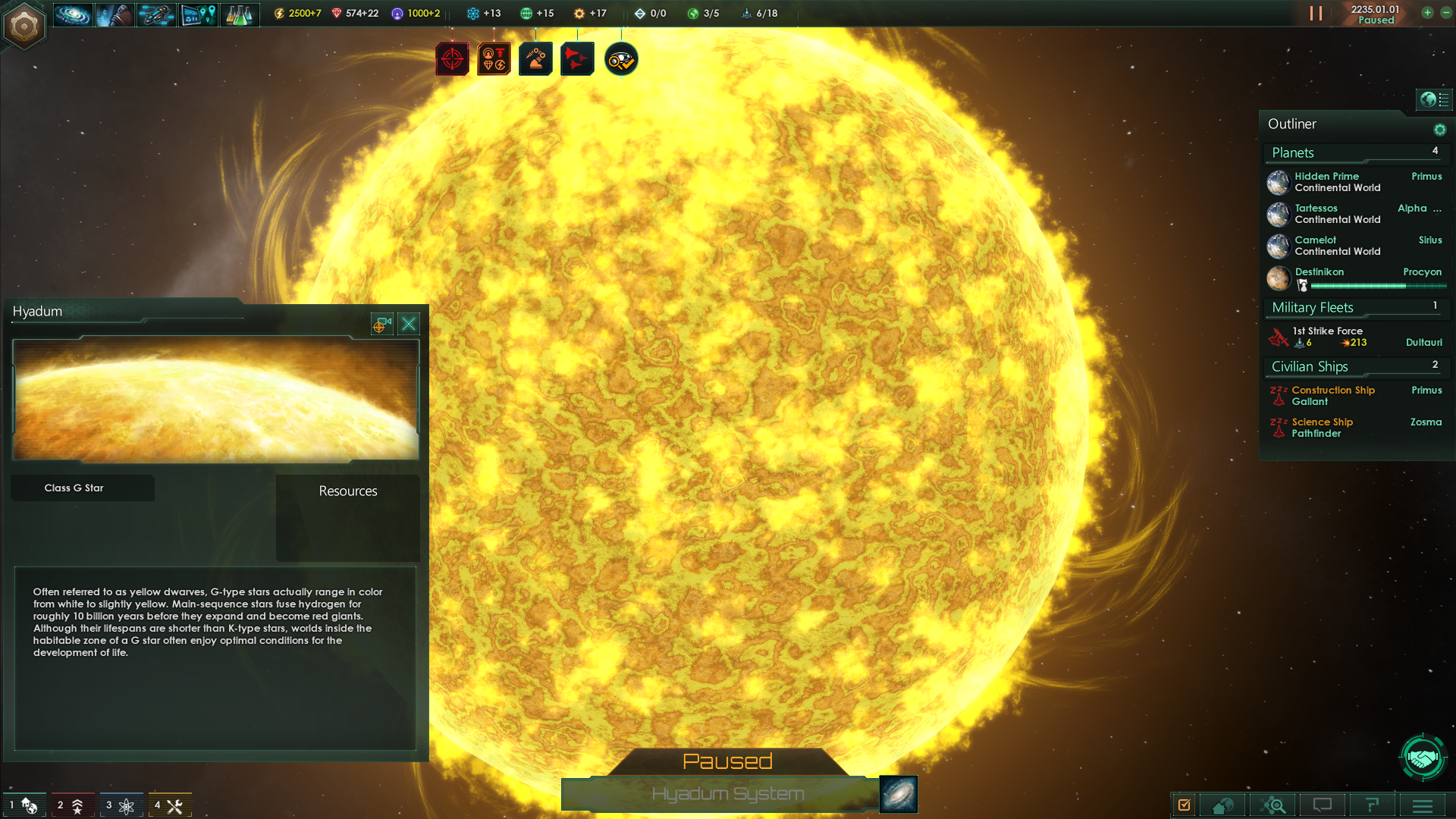Viewport: 1456px width, 819px height.
Task: Select the 1st Strike Force fleet
Action: pos(1329,337)
